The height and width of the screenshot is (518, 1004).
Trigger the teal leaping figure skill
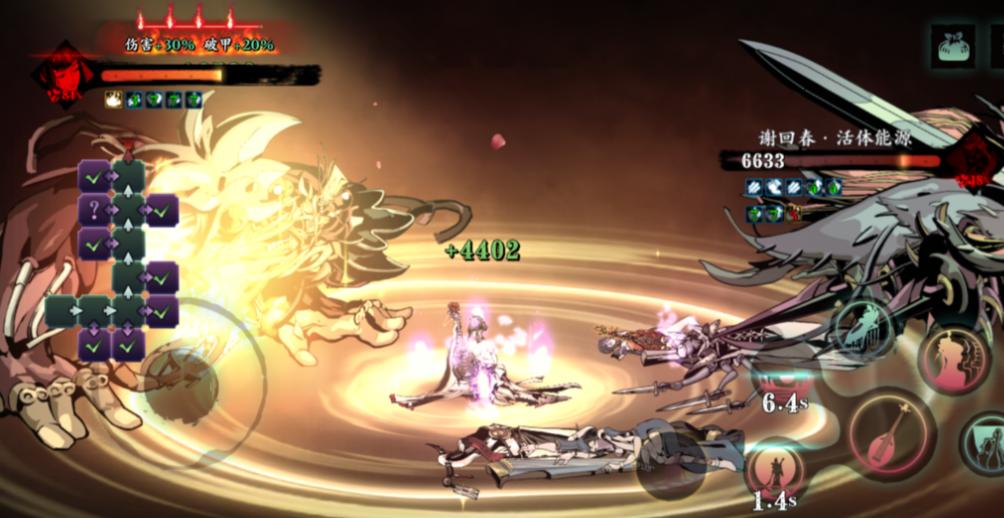click(862, 327)
